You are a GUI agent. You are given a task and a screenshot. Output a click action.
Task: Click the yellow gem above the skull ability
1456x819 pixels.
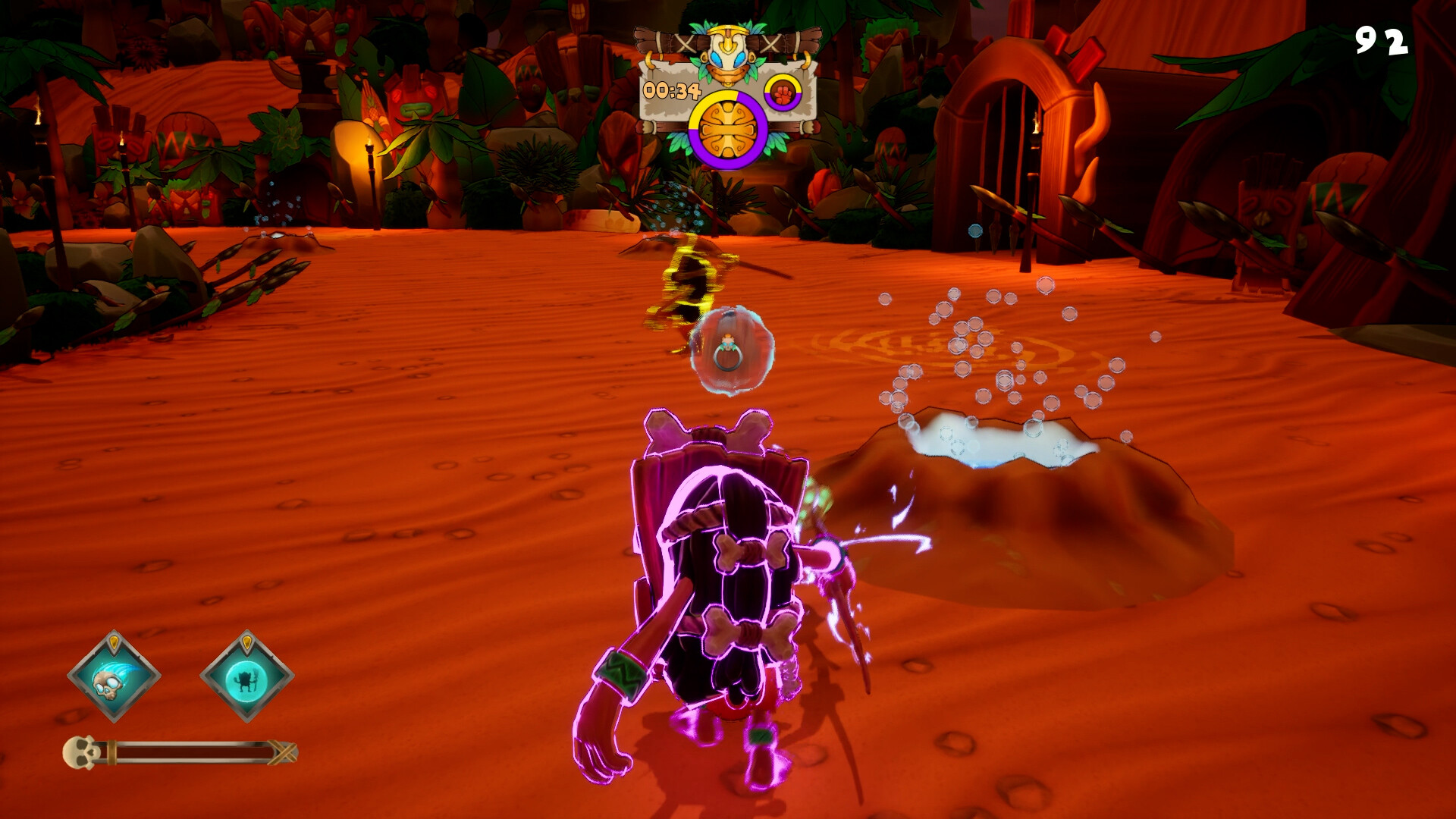click(115, 642)
